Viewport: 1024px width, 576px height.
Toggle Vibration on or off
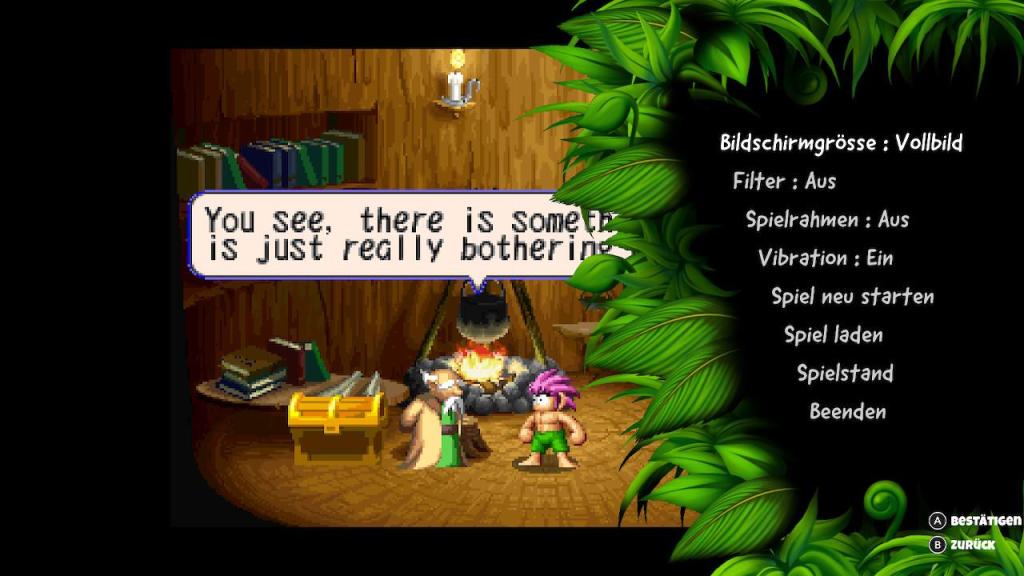tap(825, 258)
